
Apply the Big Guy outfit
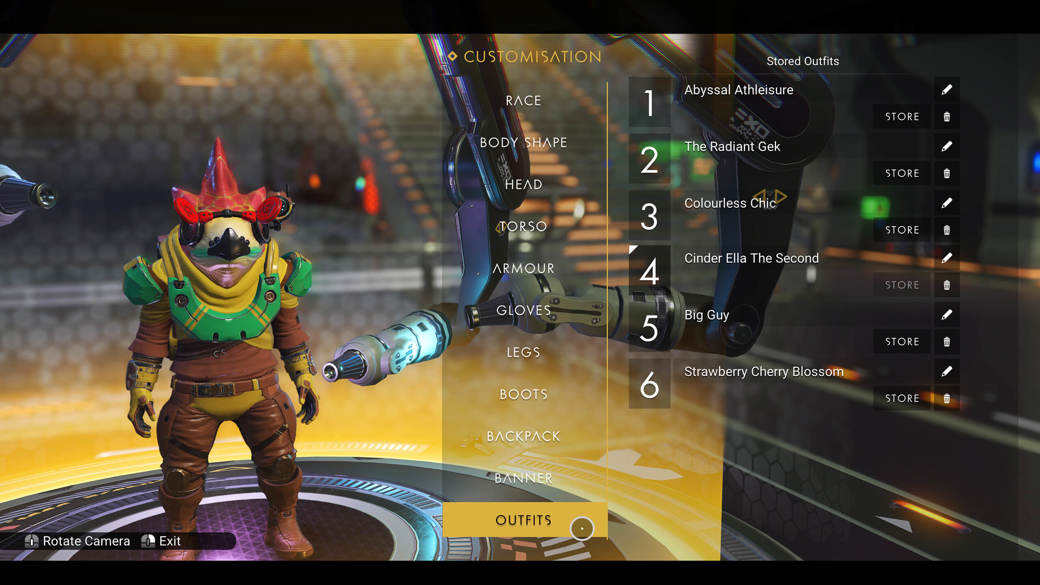click(706, 315)
